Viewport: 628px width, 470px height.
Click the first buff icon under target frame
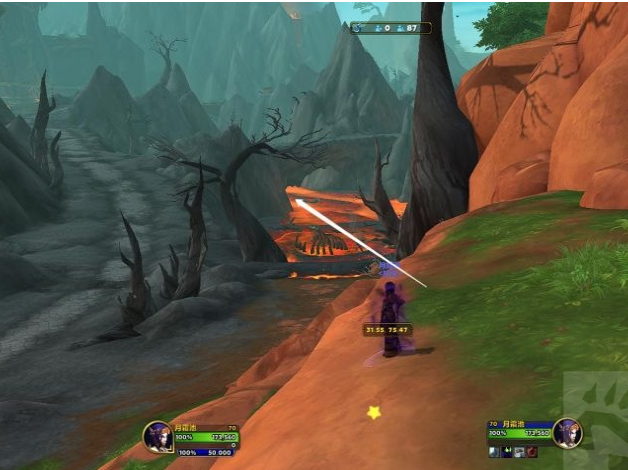(x=493, y=452)
